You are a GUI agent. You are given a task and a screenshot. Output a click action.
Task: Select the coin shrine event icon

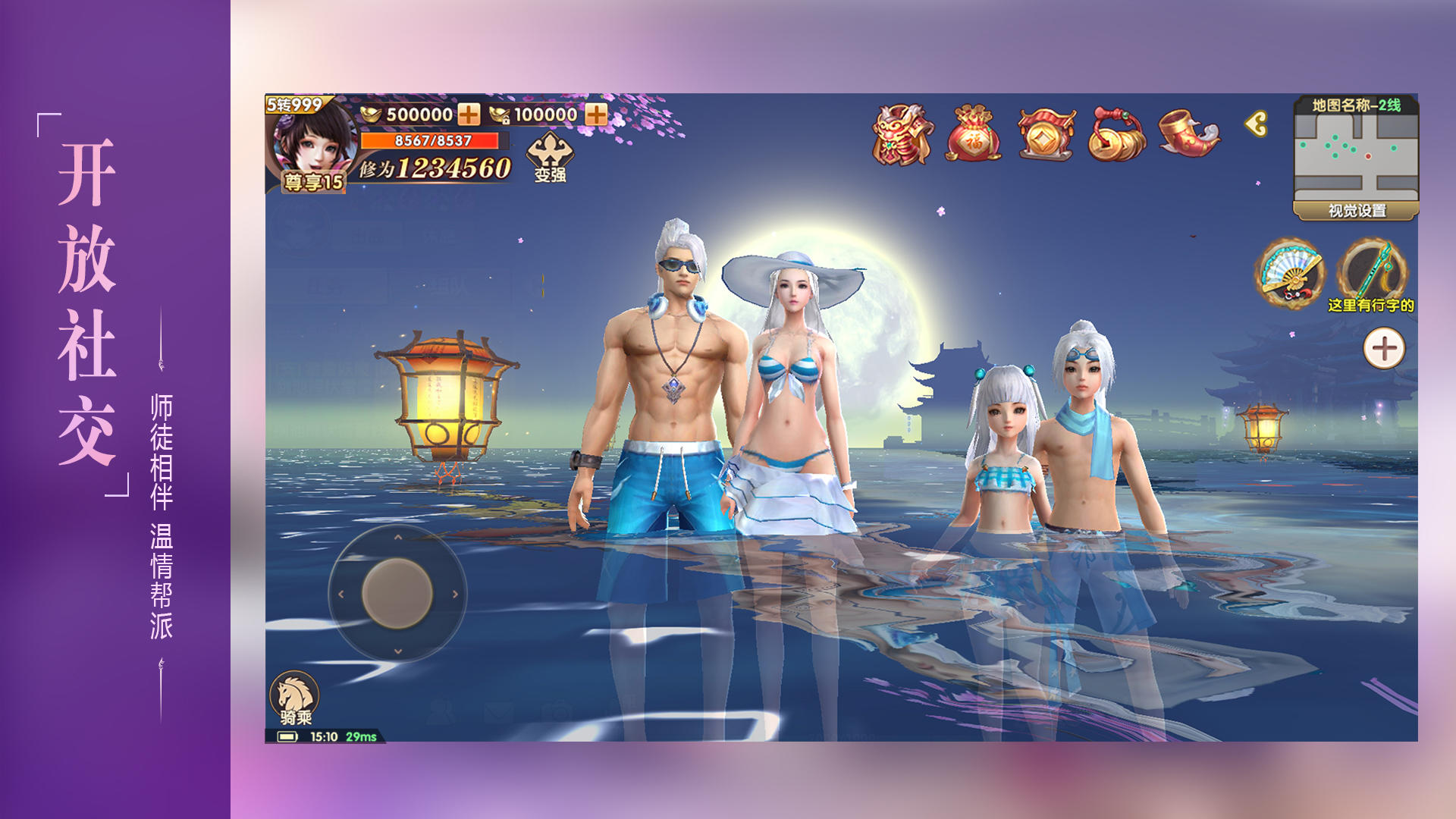point(1047,135)
